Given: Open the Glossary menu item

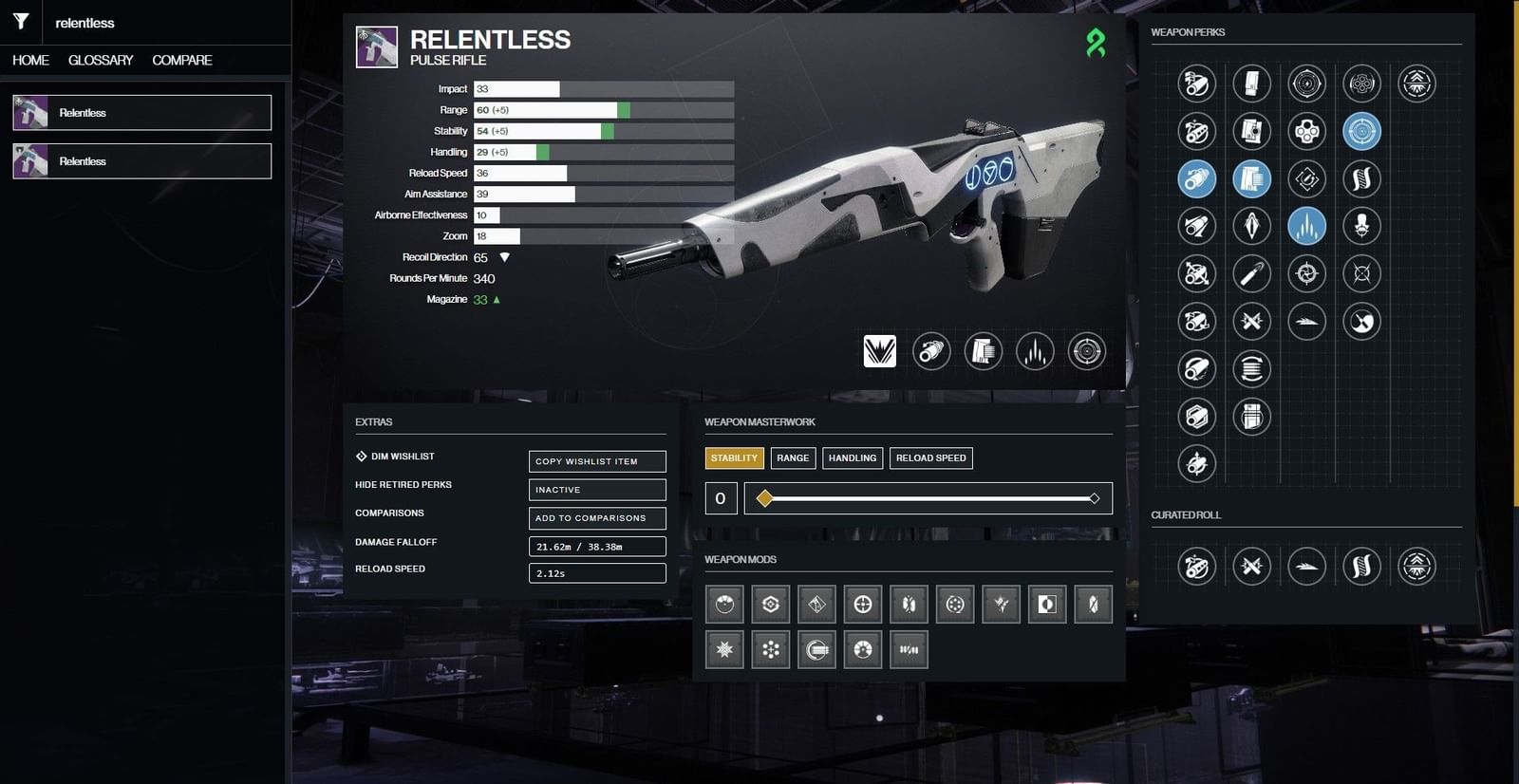Looking at the screenshot, I should 100,60.
